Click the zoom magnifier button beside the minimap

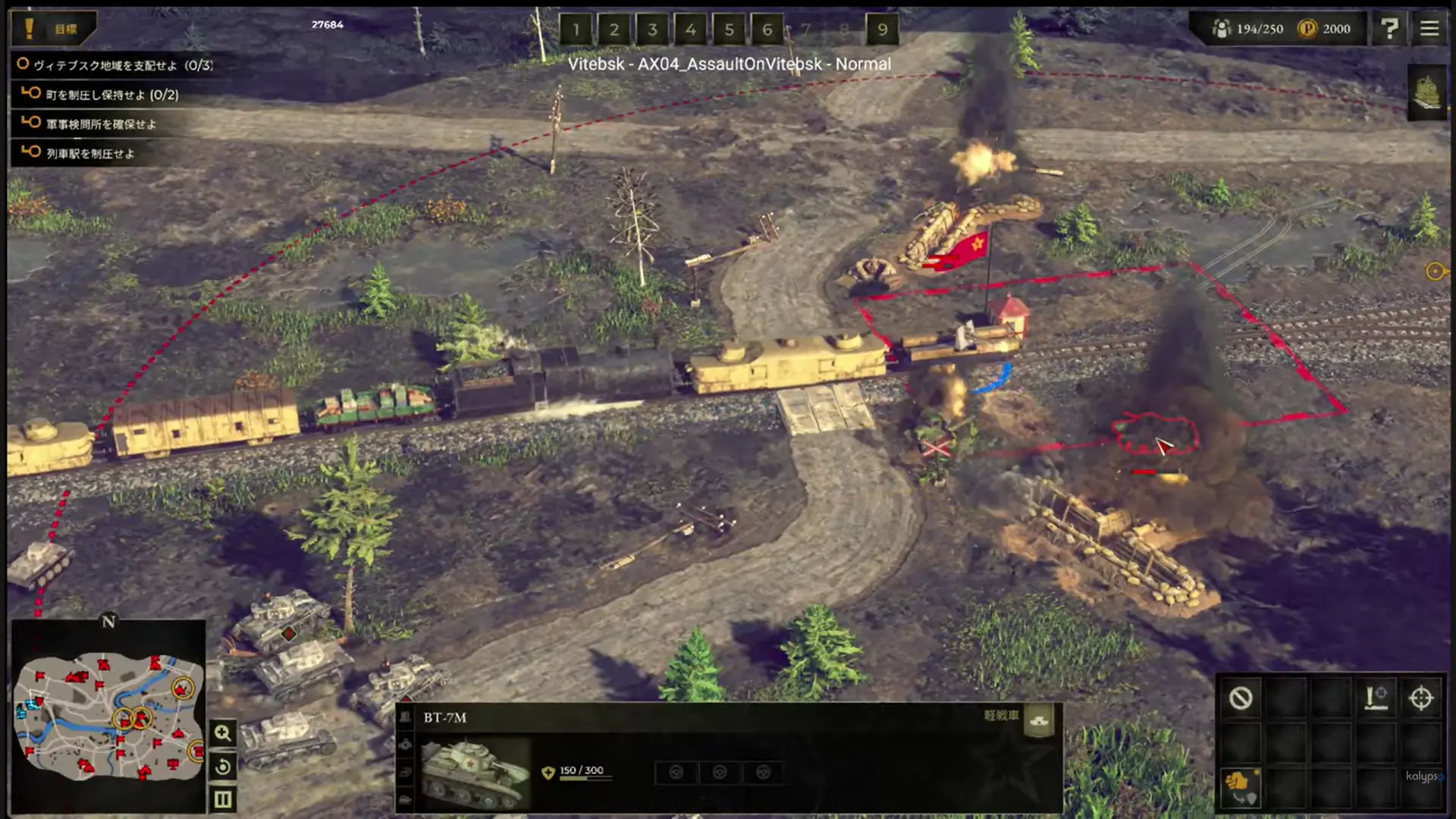point(223,733)
